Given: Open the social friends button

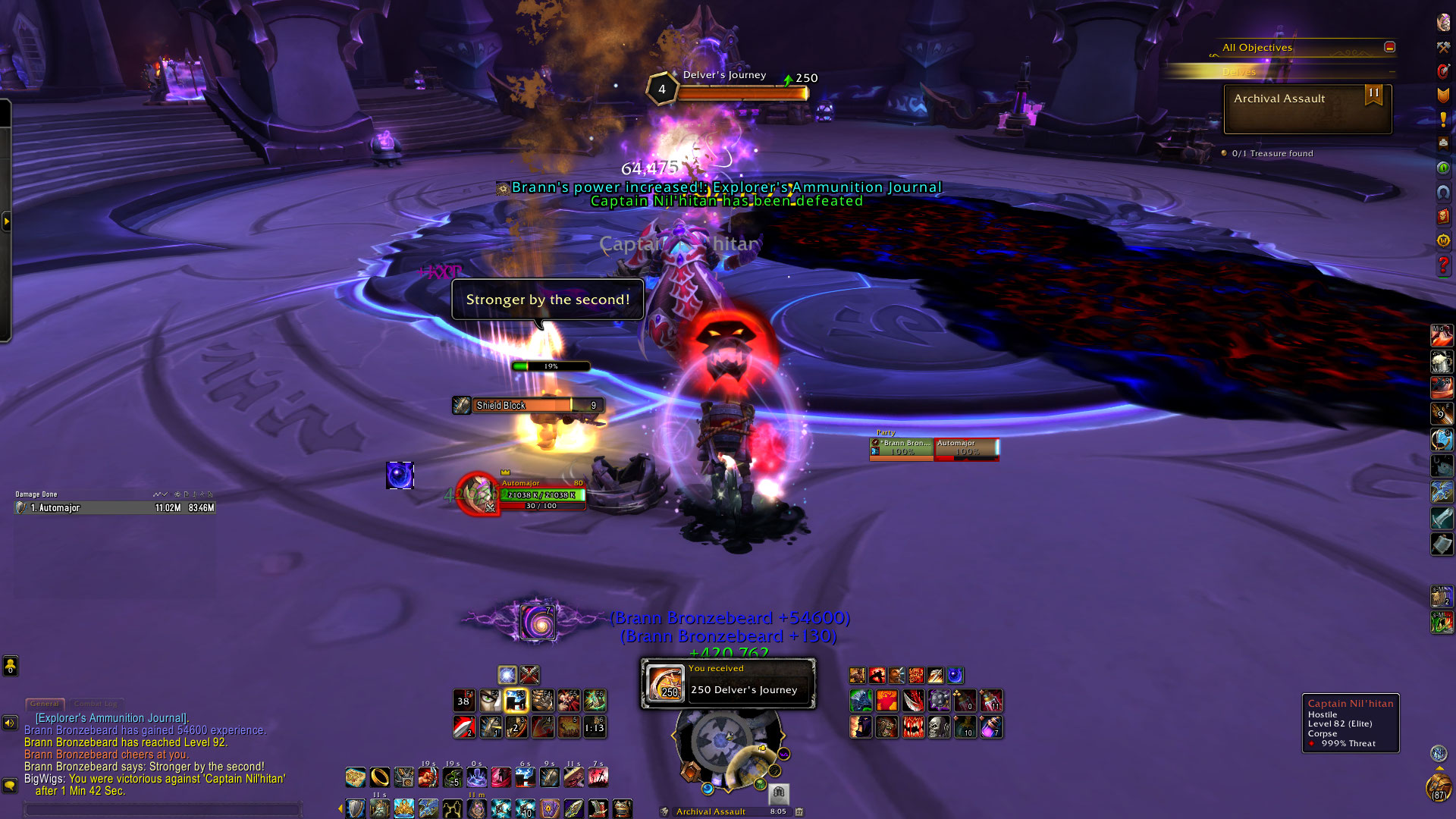Looking at the screenshot, I should [x=10, y=666].
